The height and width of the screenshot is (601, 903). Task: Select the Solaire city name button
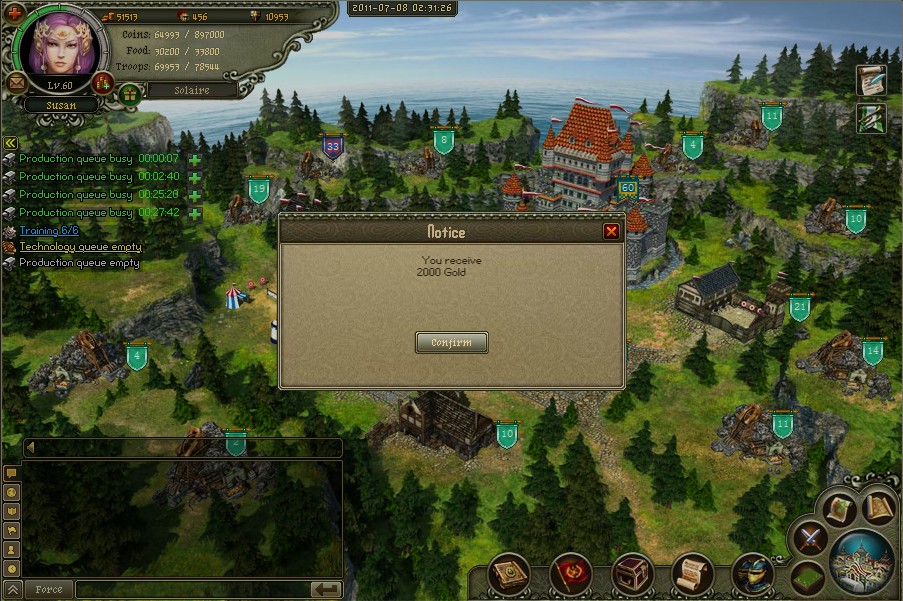pyautogui.click(x=192, y=90)
